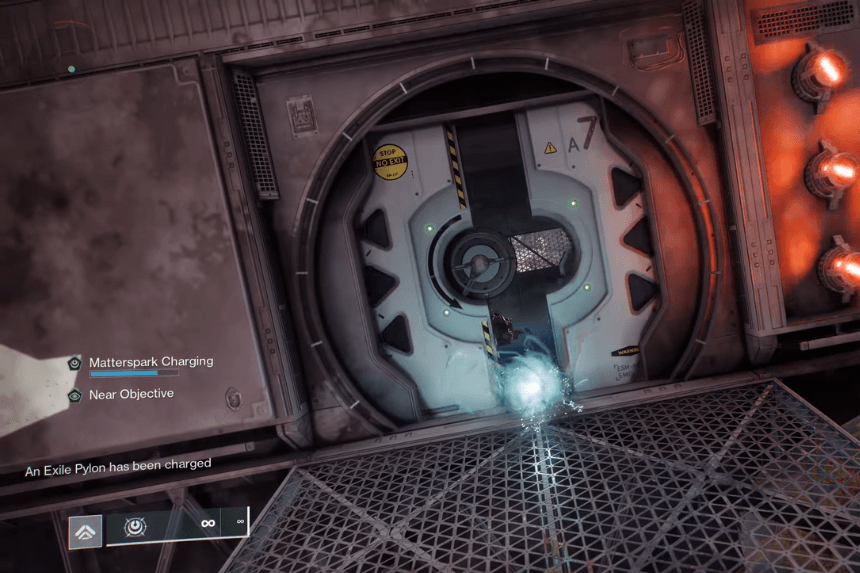Select the circular Matterspark weapon icon
This screenshot has height=573, width=860.
click(x=133, y=525)
